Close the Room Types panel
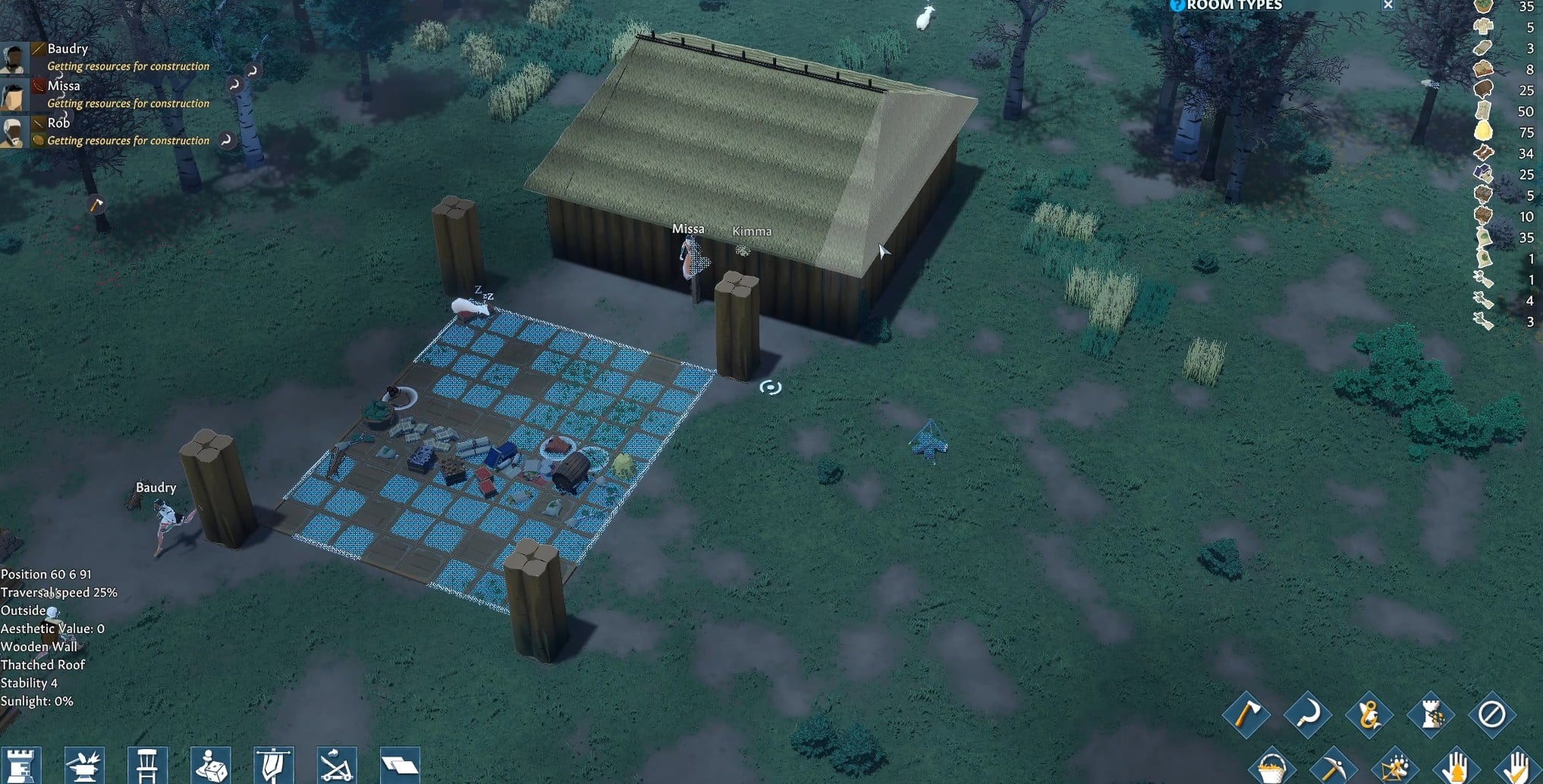The height and width of the screenshot is (784, 1543). click(1387, 5)
